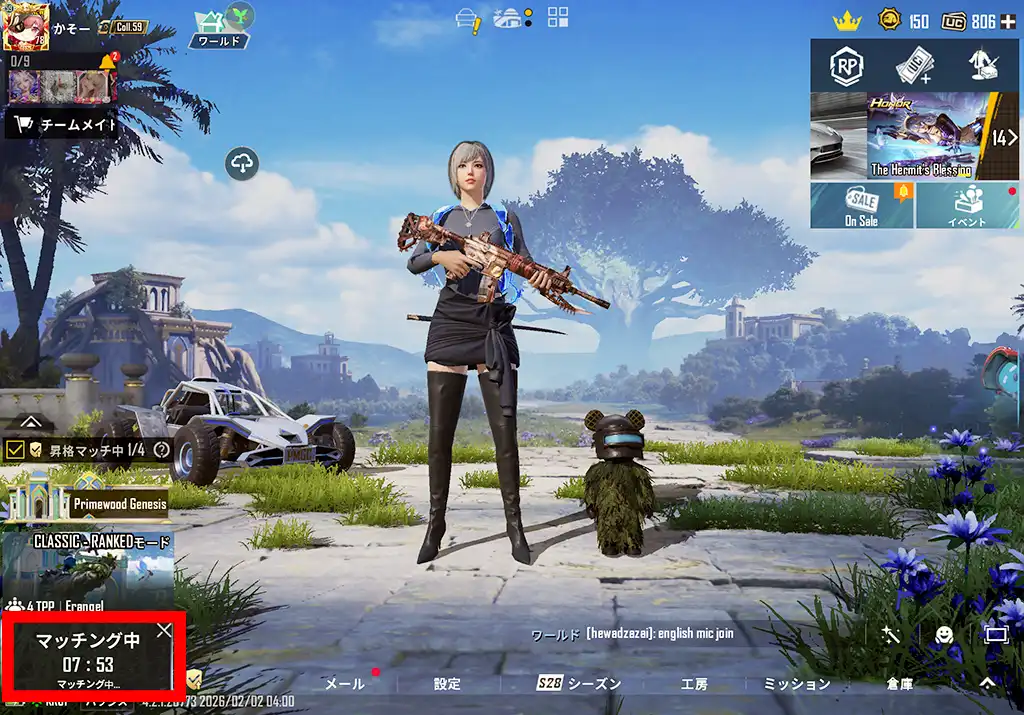
Task: Open the 倉庫 inventory menu
Action: pyautogui.click(x=899, y=684)
